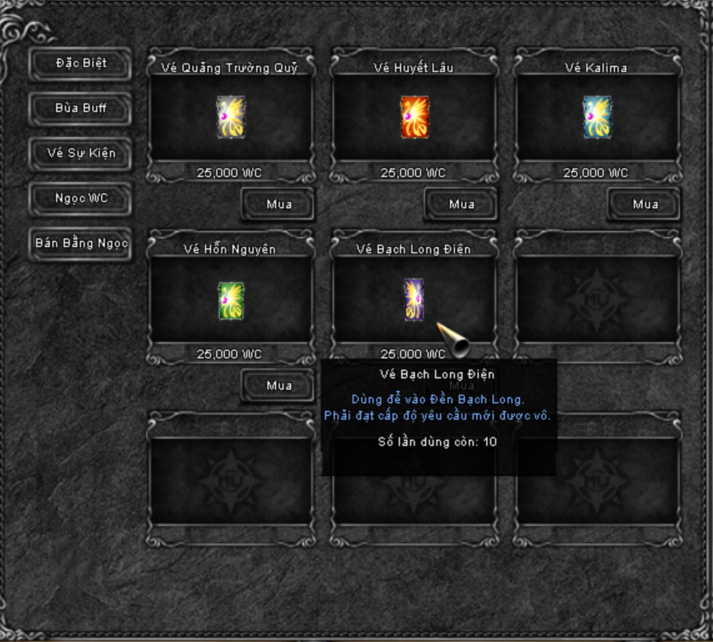Show the Ngọc WC category

pyautogui.click(x=81, y=198)
